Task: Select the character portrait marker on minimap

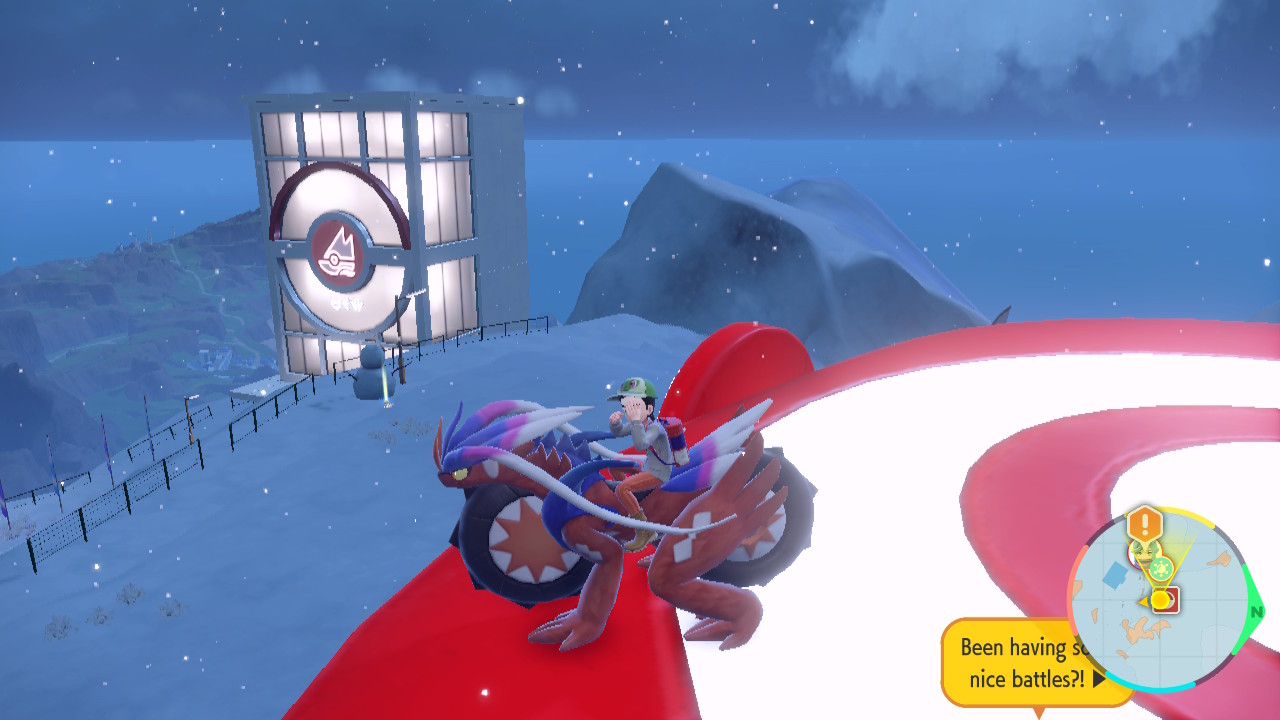Action: (1139, 550)
